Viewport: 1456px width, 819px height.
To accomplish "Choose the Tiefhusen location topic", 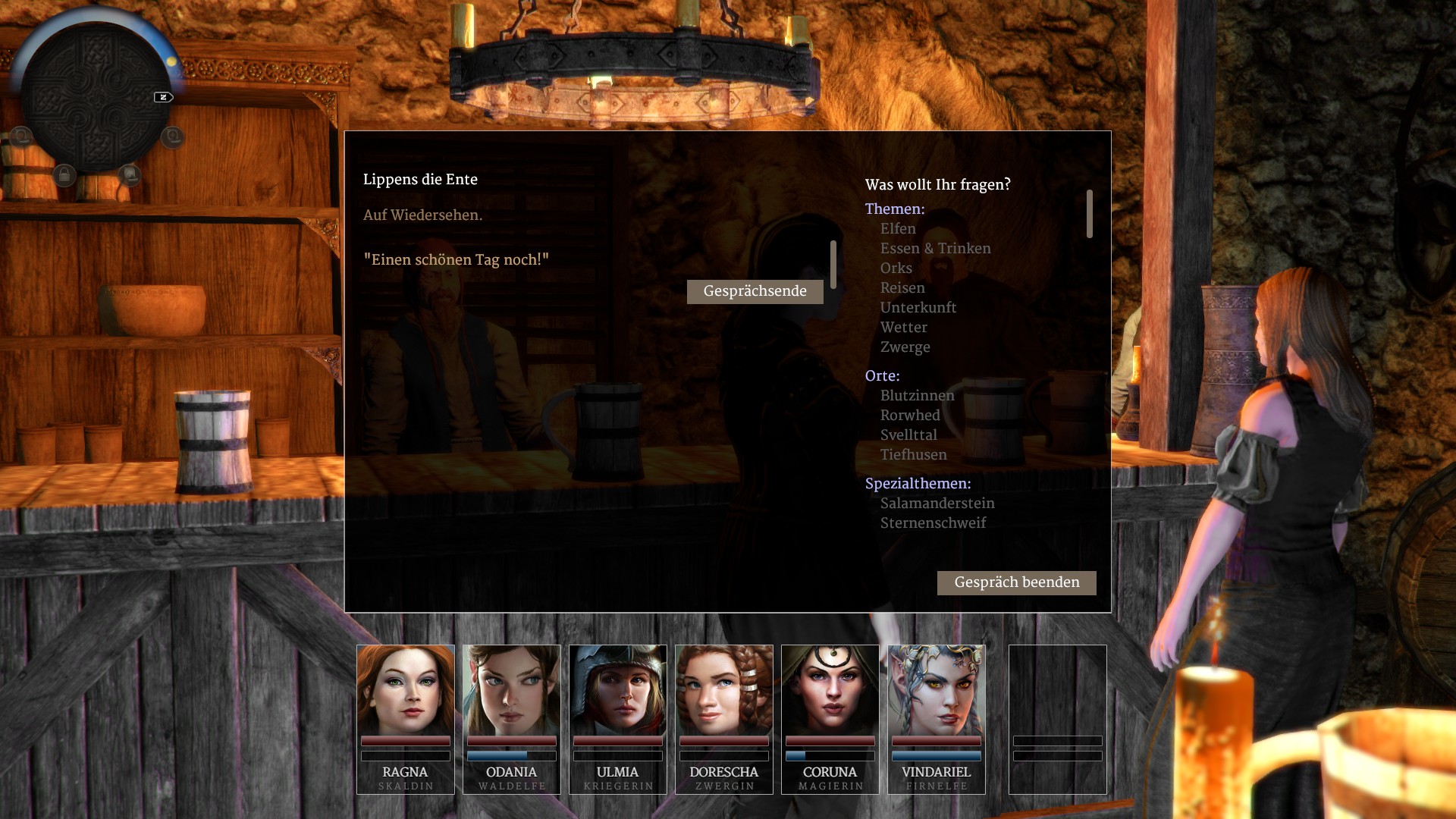I will [913, 455].
